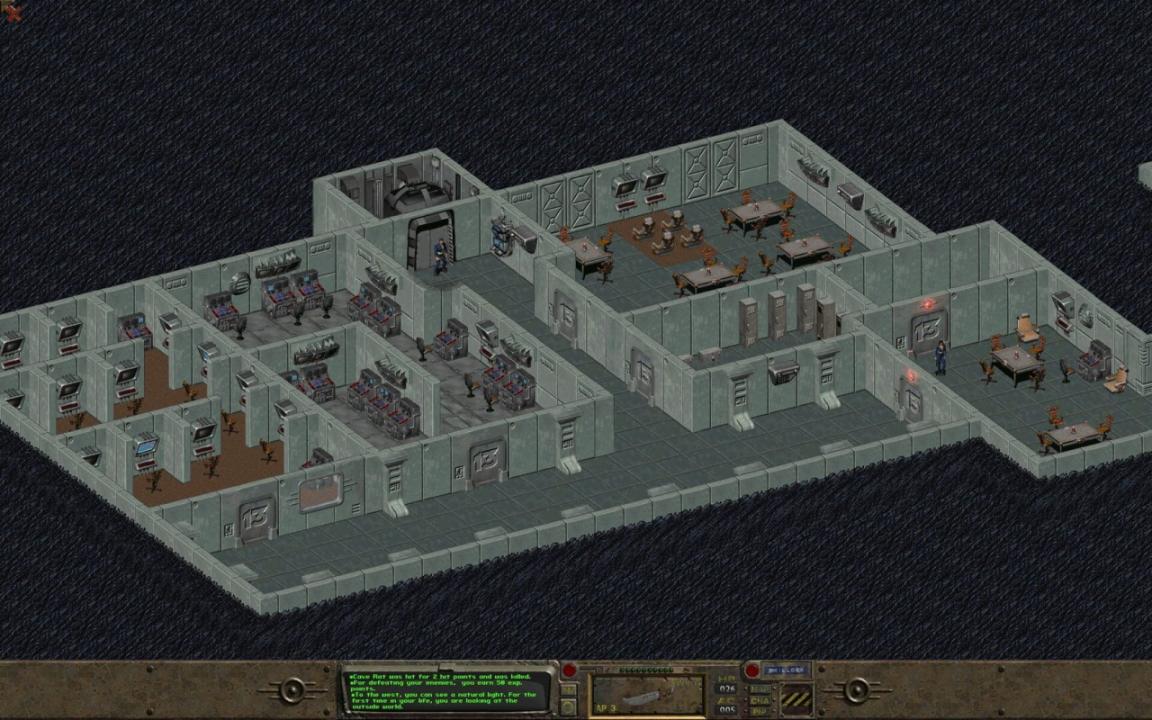Open the character sheet with CHA button
Image resolution: width=1152 pixels, height=720 pixels.
[761, 700]
